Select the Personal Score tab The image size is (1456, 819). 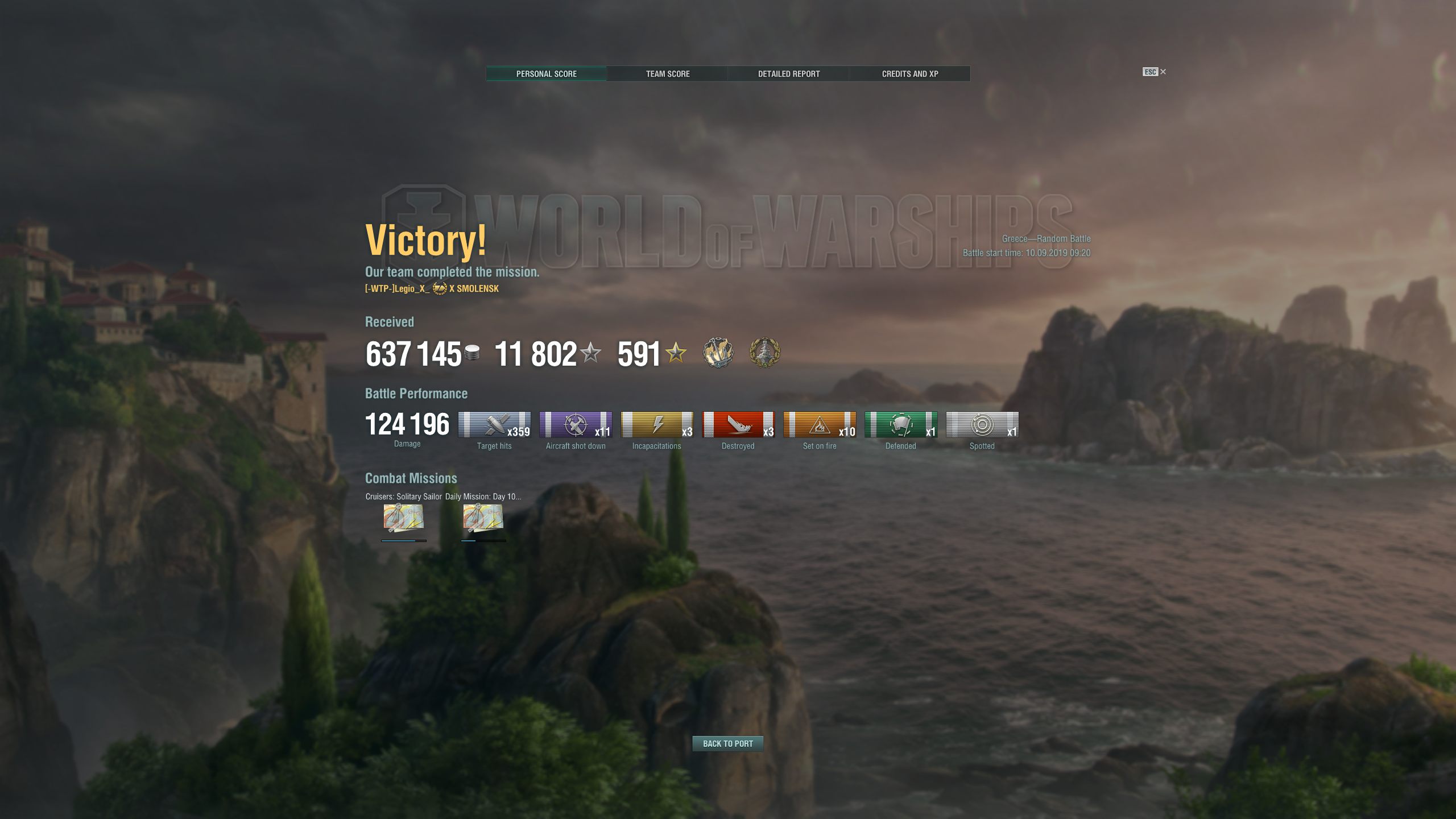(546, 74)
